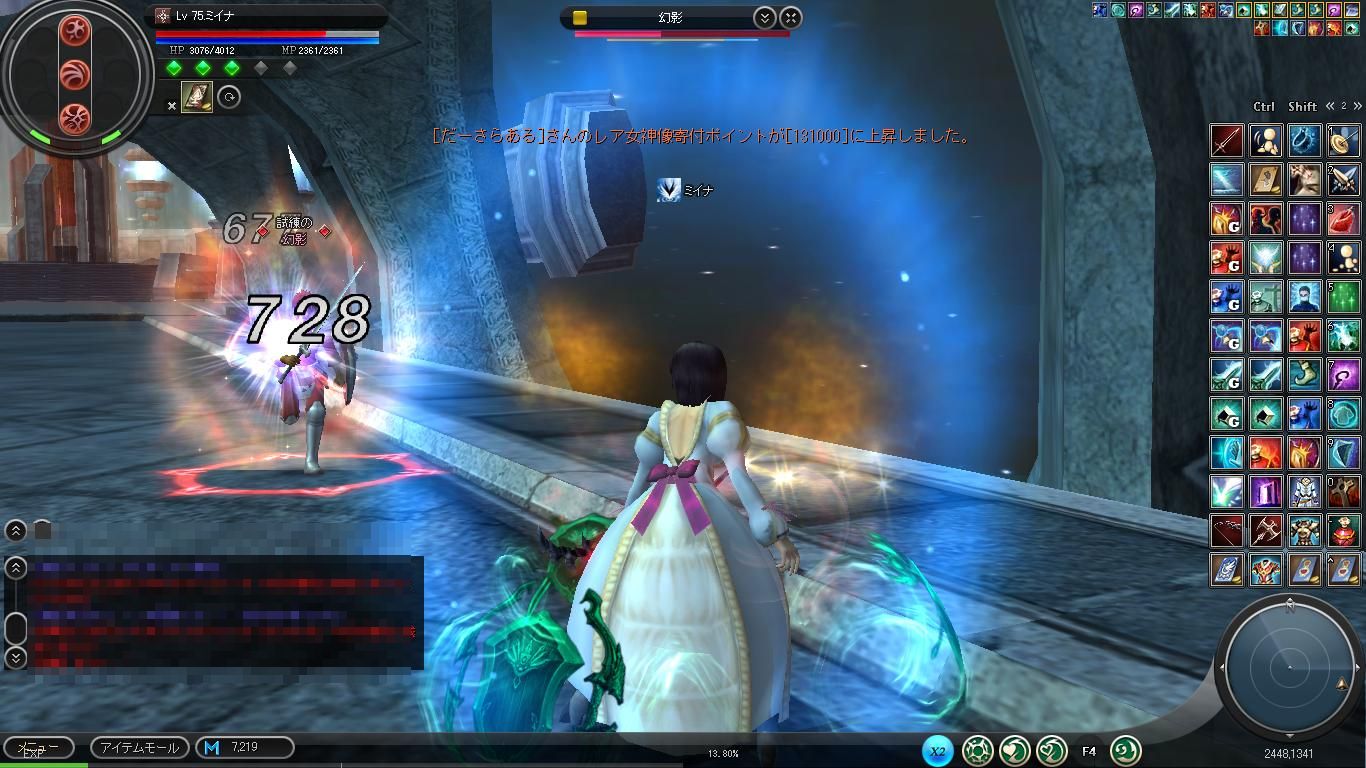1366x768 pixels.
Task: Click the F4 shortcut button
Action: (1089, 750)
